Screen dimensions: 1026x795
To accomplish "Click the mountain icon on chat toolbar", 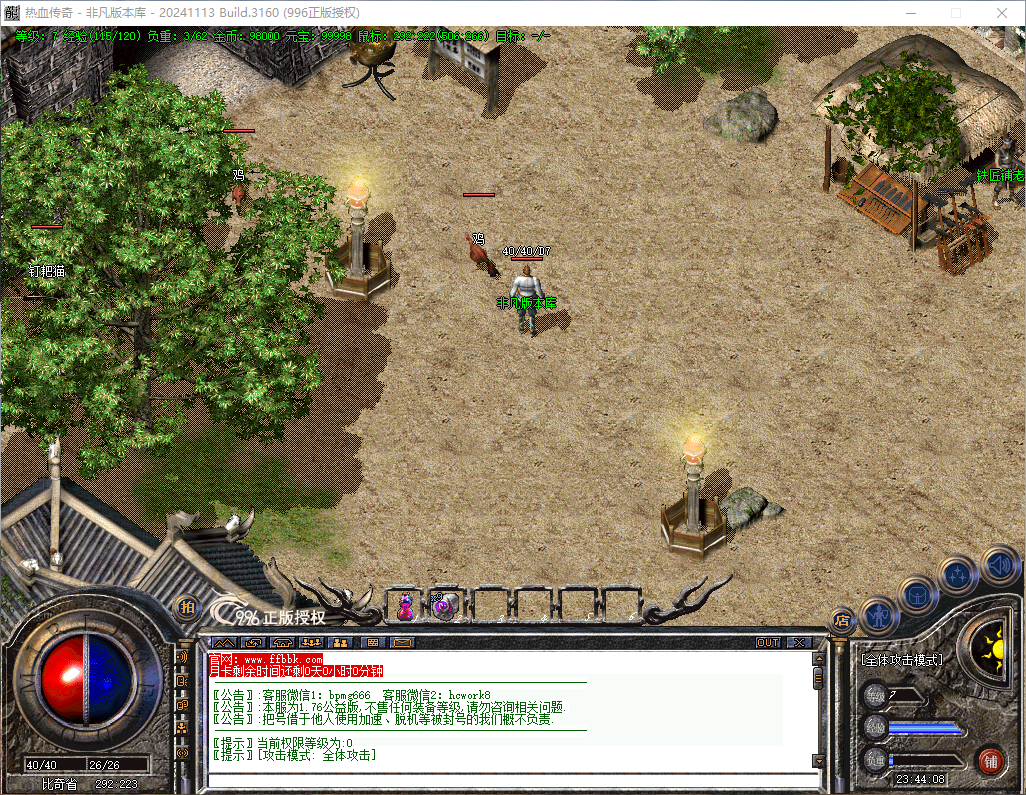I will [222, 642].
